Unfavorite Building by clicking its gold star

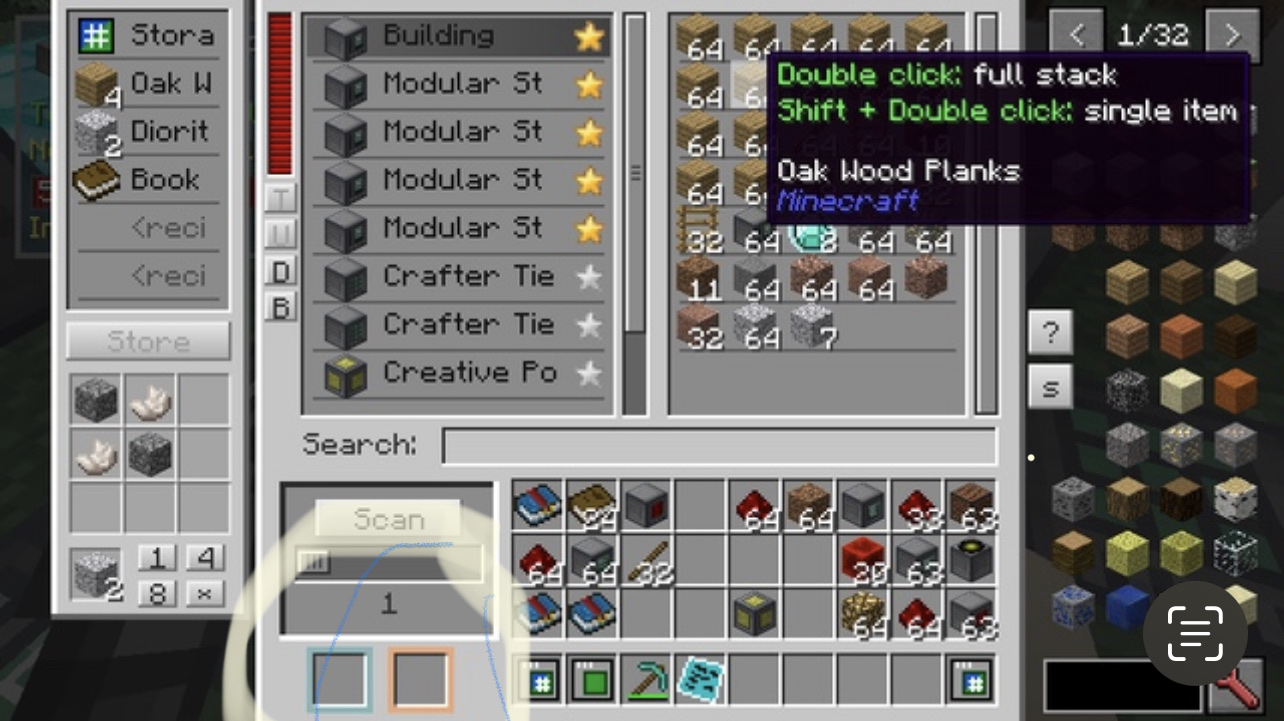point(589,36)
